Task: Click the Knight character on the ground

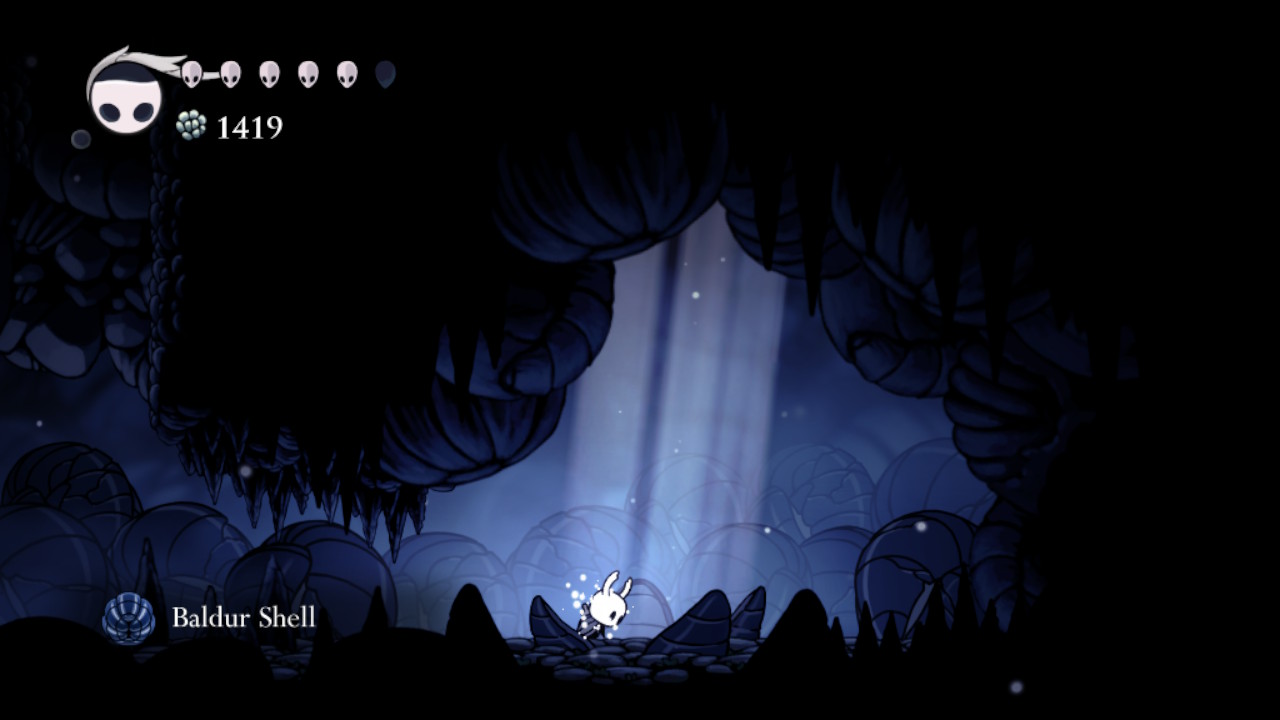Action: pyautogui.click(x=608, y=605)
